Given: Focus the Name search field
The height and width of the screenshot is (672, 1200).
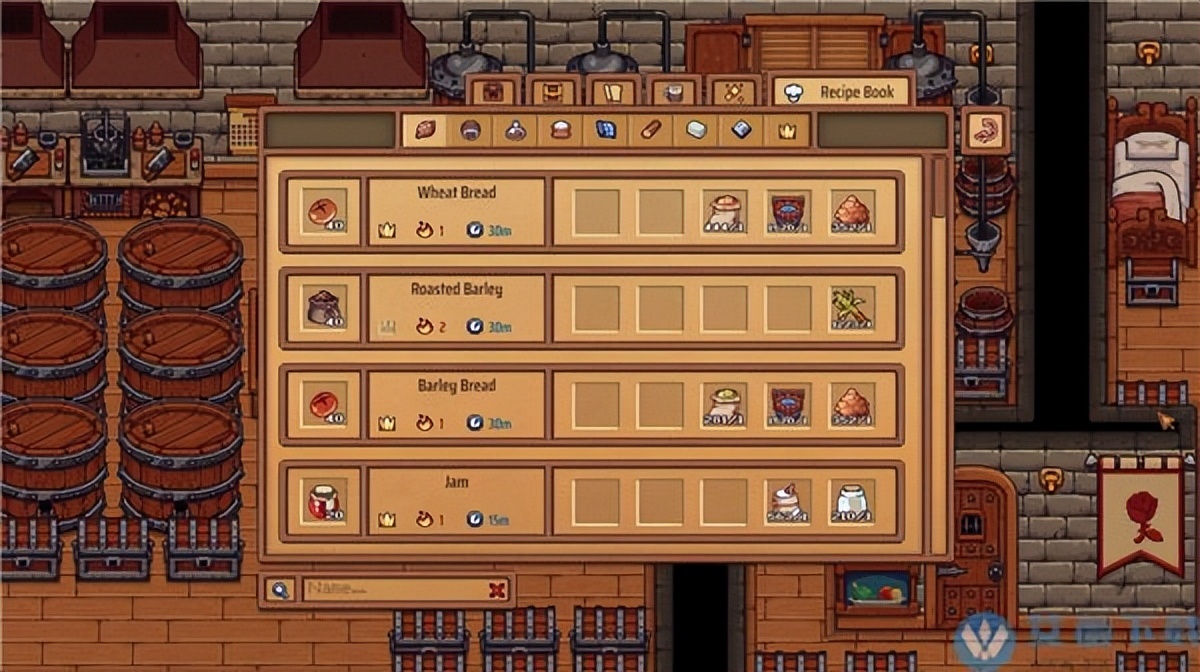Looking at the screenshot, I should pyautogui.click(x=395, y=590).
